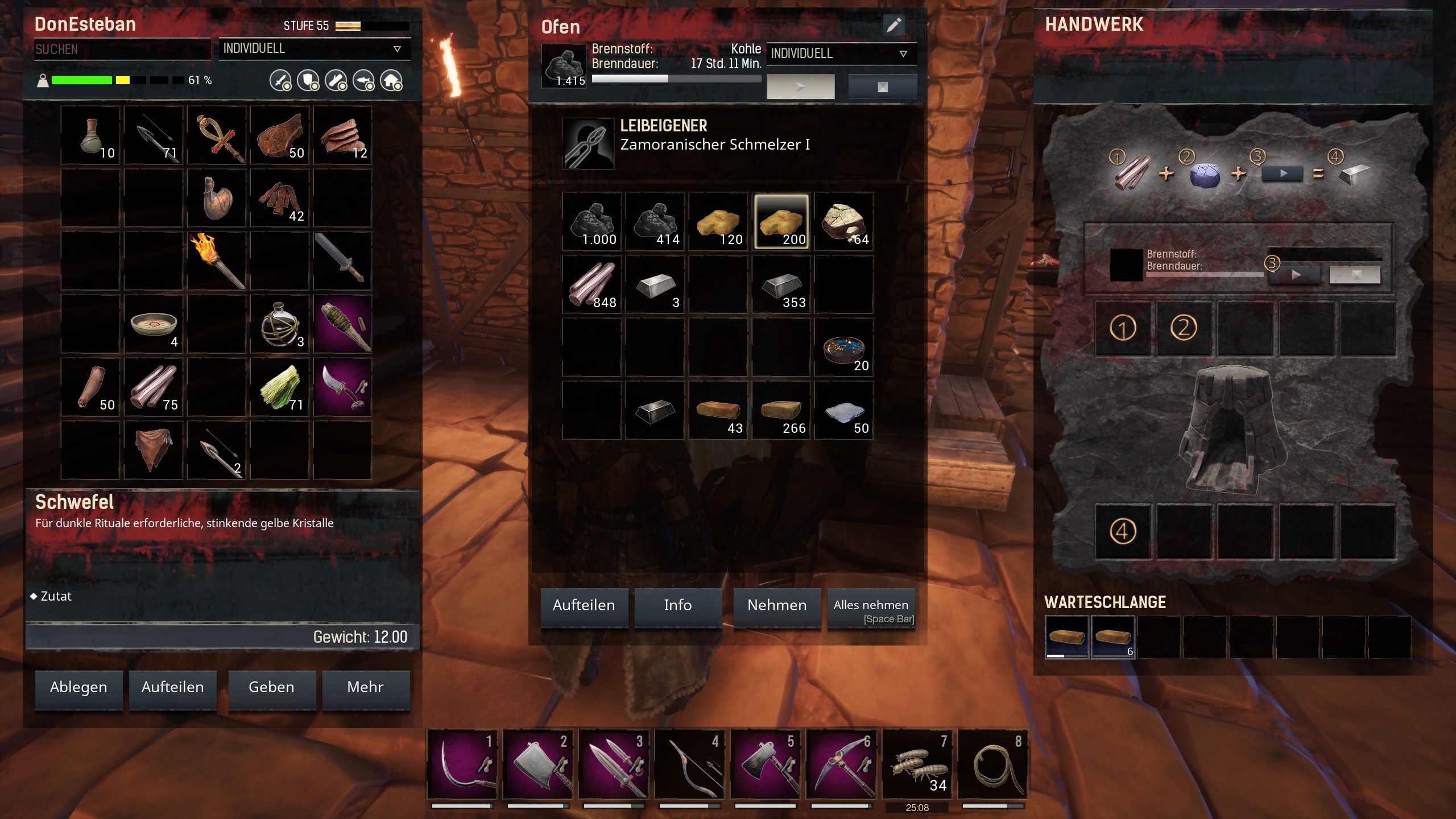Focus the SUCHEN search field

tap(122, 49)
